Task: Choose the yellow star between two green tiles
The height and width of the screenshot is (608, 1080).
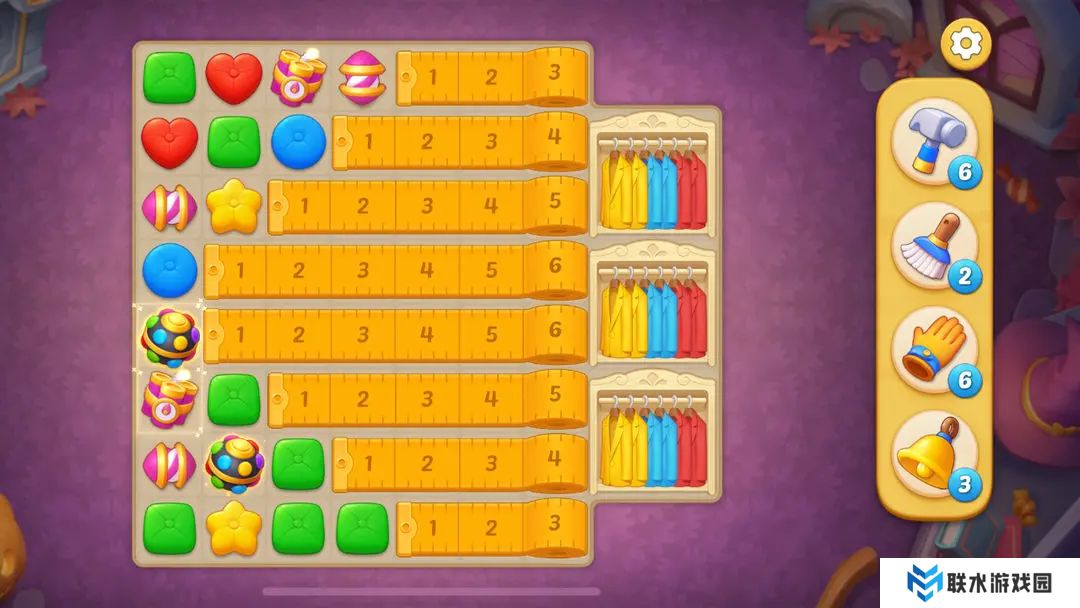Action: [233, 526]
